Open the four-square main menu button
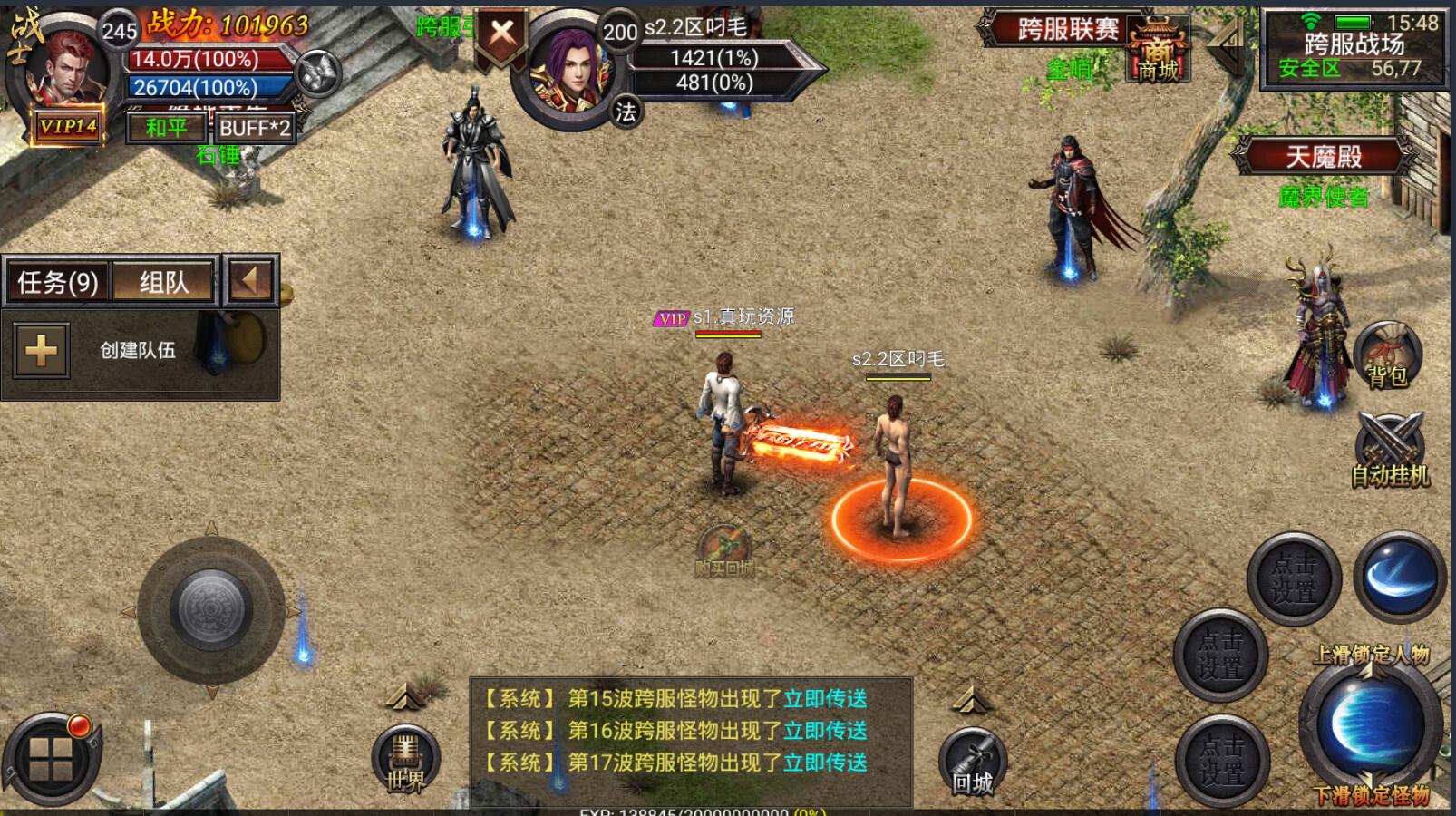Viewport: 1456px width, 816px height. tap(51, 760)
